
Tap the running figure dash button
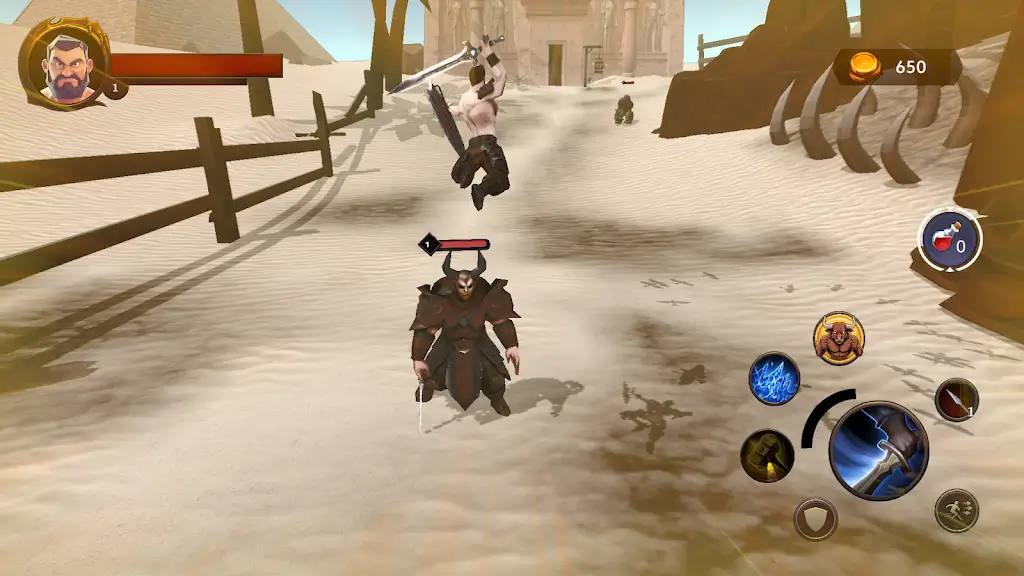pos(956,510)
